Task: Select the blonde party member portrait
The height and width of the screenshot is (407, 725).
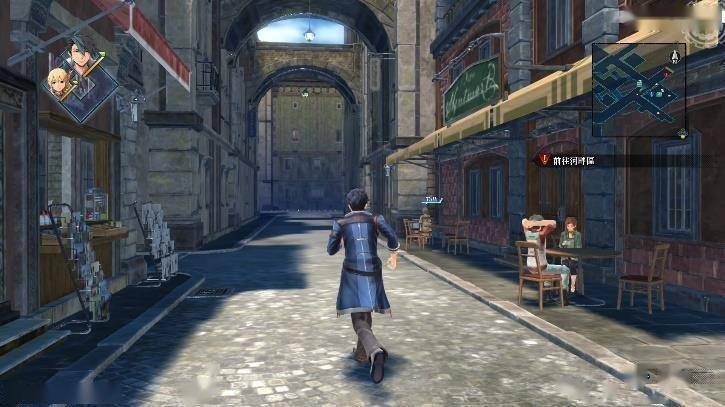Action: coord(59,82)
